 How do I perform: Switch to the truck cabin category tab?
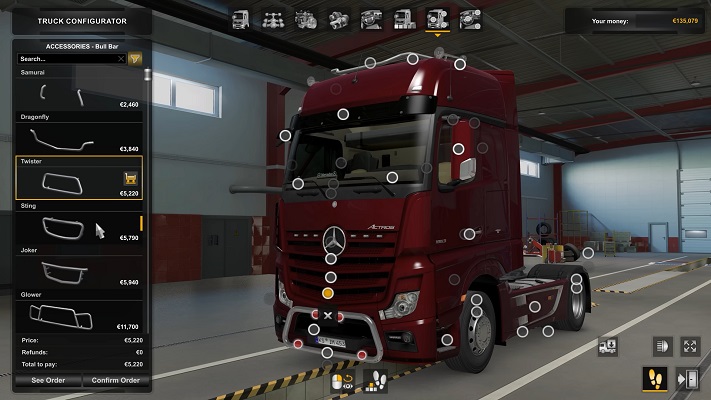click(241, 18)
